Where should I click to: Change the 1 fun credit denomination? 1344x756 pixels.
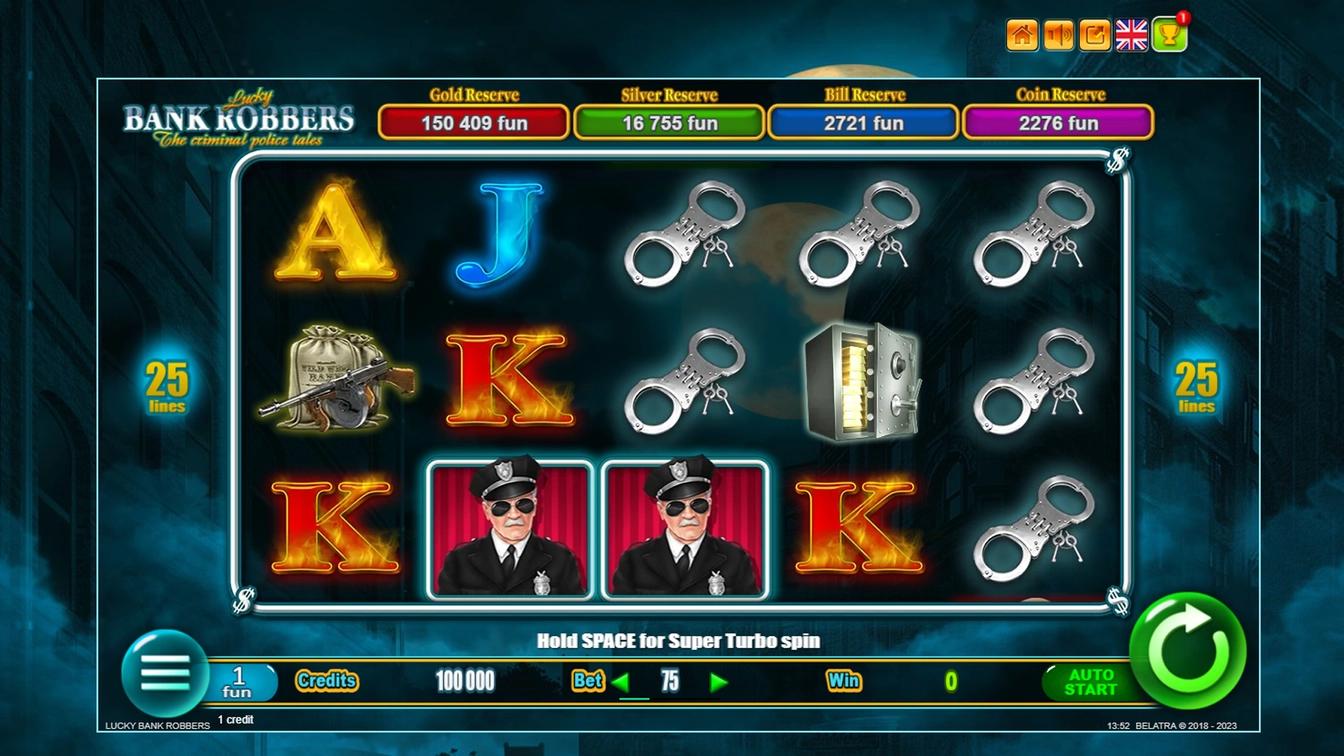pos(239,682)
